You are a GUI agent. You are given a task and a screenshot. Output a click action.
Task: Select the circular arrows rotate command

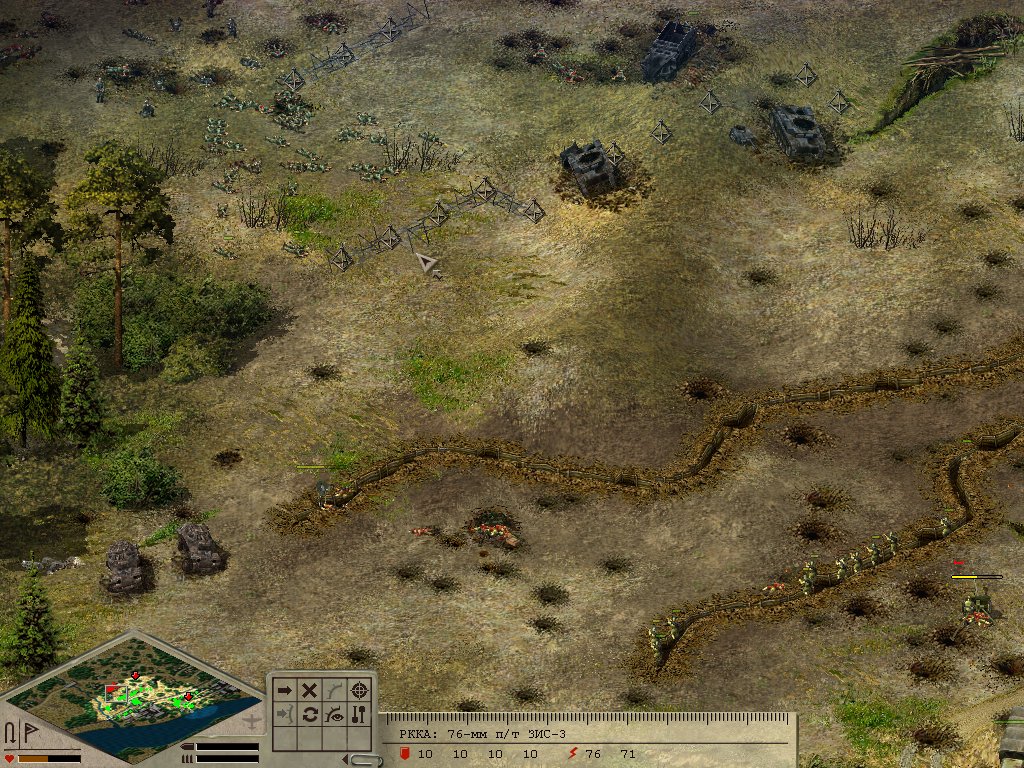click(x=310, y=715)
